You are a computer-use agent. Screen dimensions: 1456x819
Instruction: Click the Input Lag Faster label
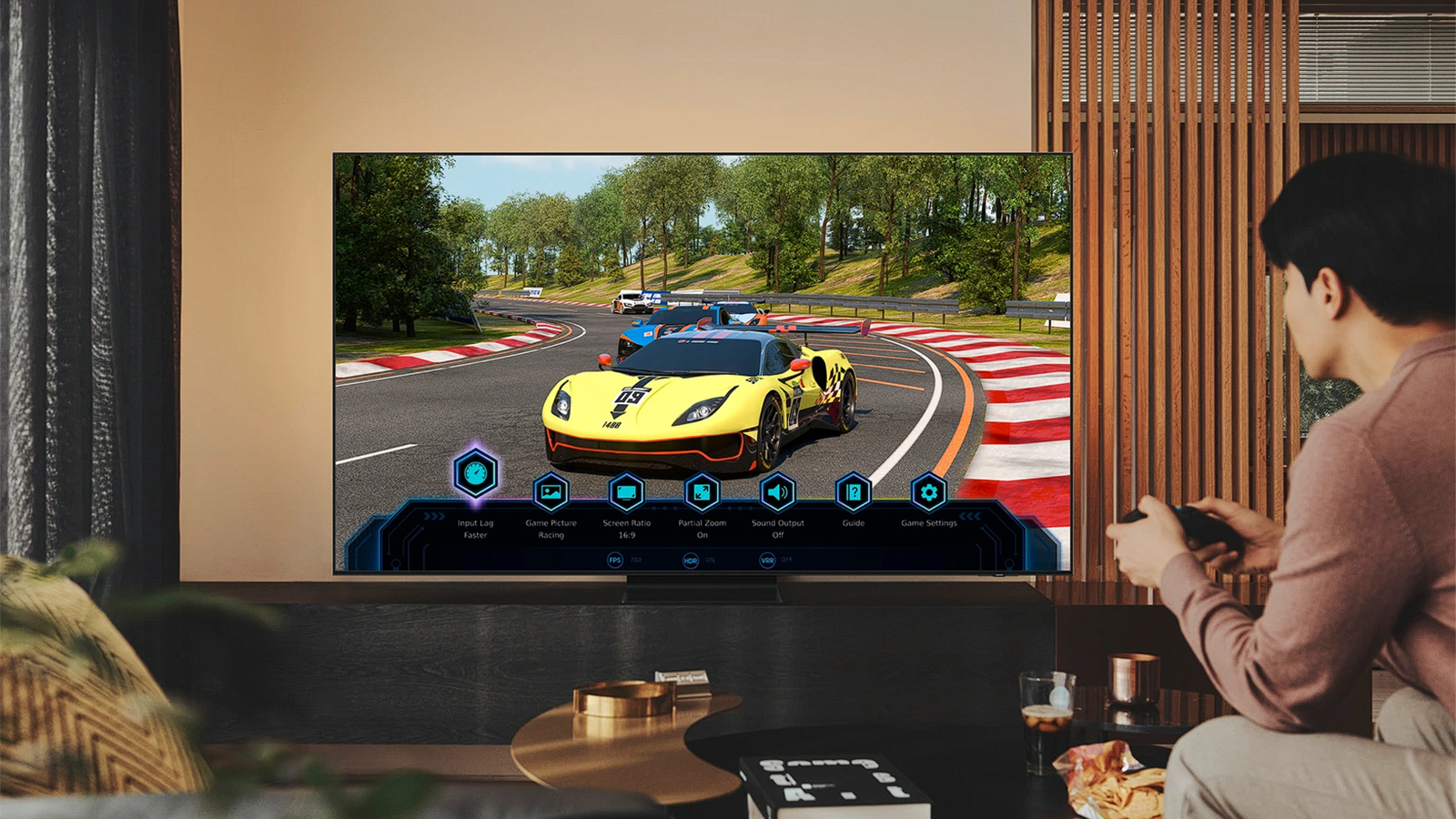(474, 528)
